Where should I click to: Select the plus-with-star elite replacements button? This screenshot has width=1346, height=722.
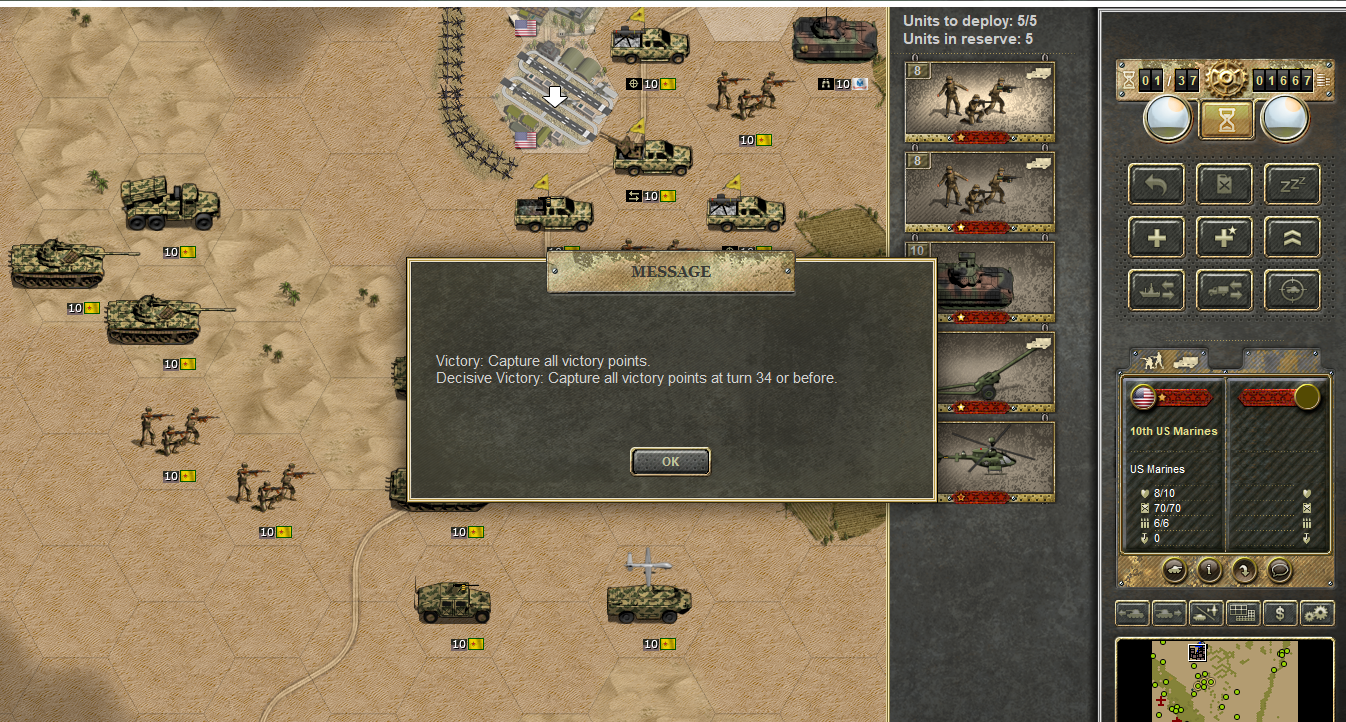pos(1224,237)
